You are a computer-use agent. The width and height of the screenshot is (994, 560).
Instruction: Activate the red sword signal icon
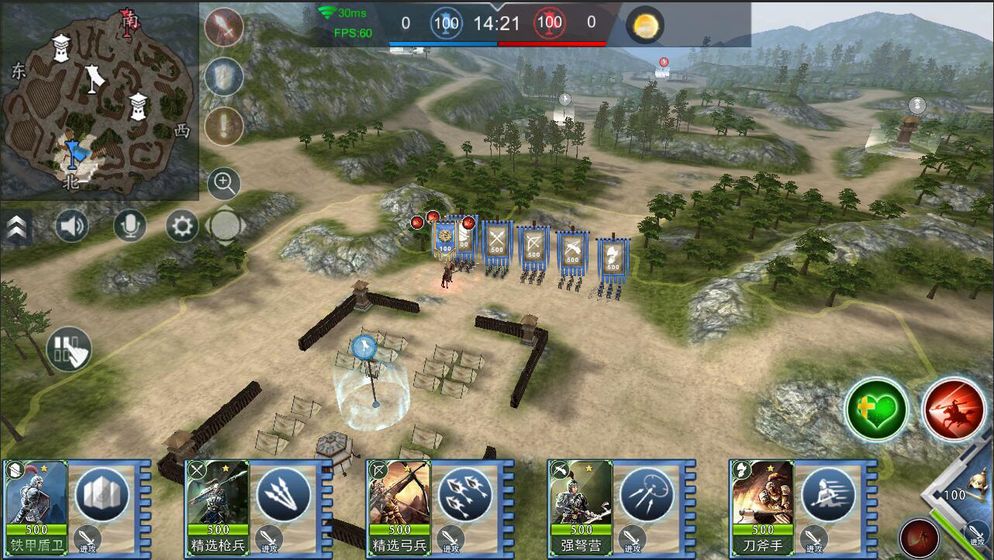(x=224, y=27)
